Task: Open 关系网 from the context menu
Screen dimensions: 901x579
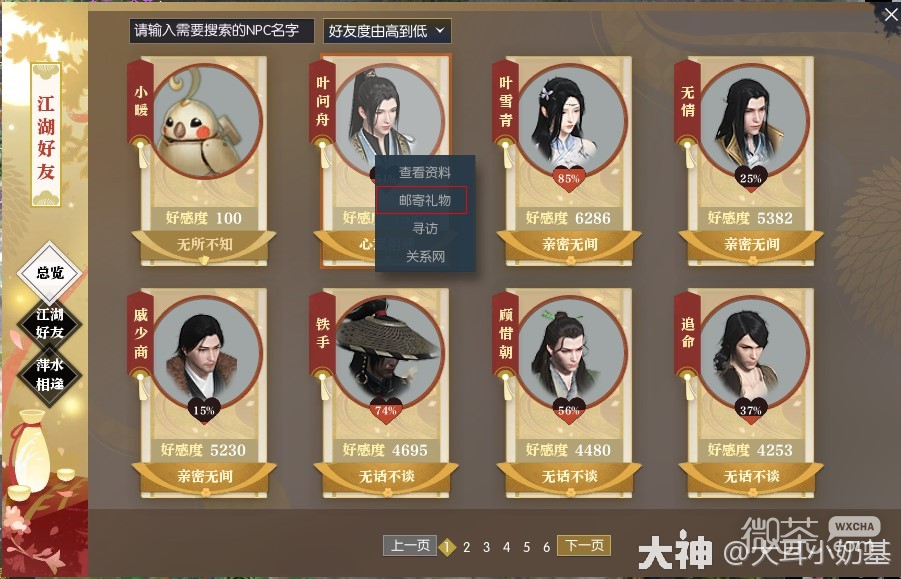Action: [425, 257]
